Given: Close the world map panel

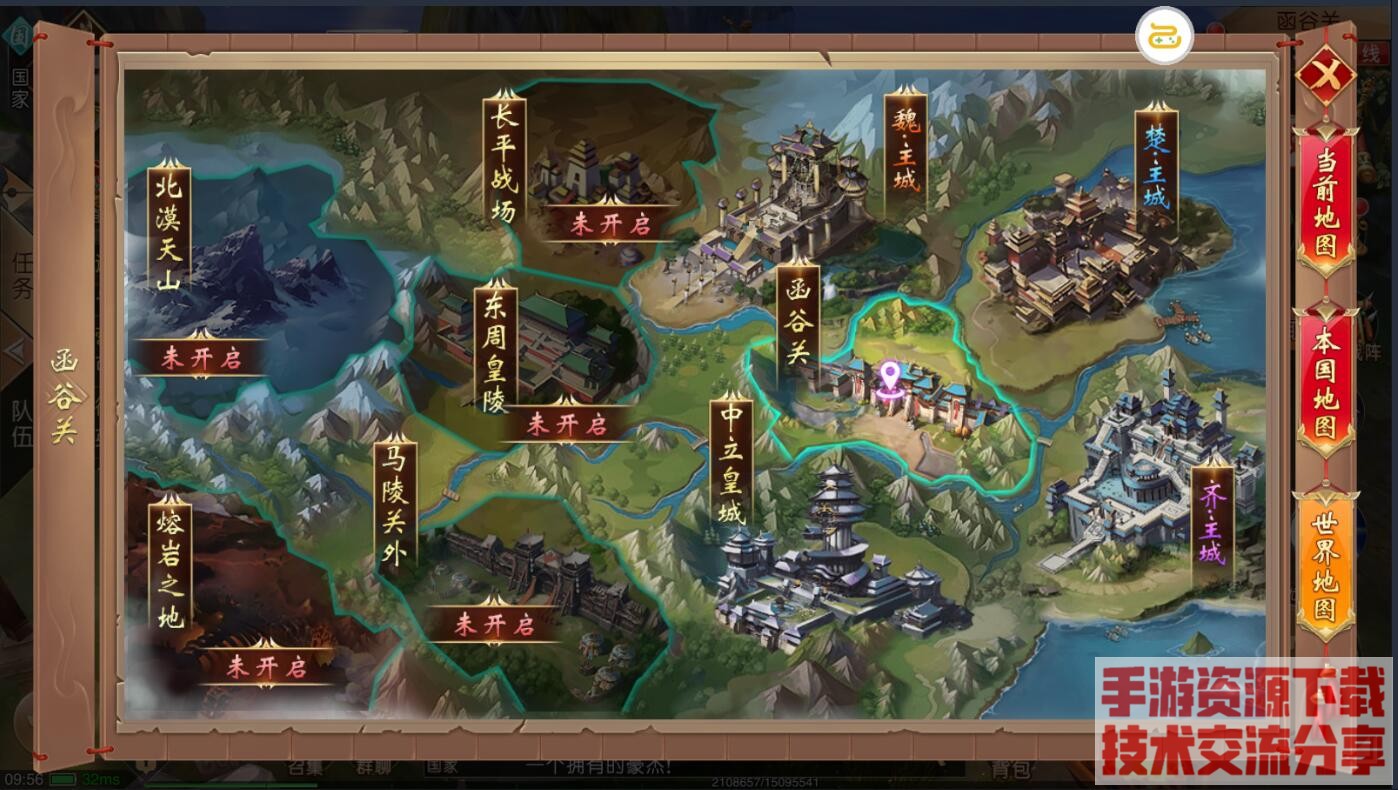Looking at the screenshot, I should point(1325,76).
